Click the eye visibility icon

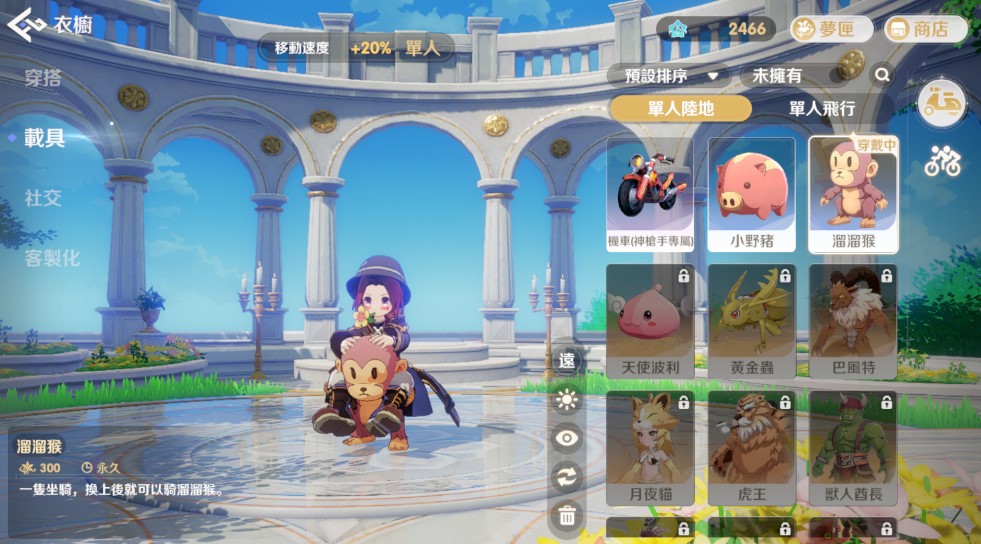tap(567, 438)
